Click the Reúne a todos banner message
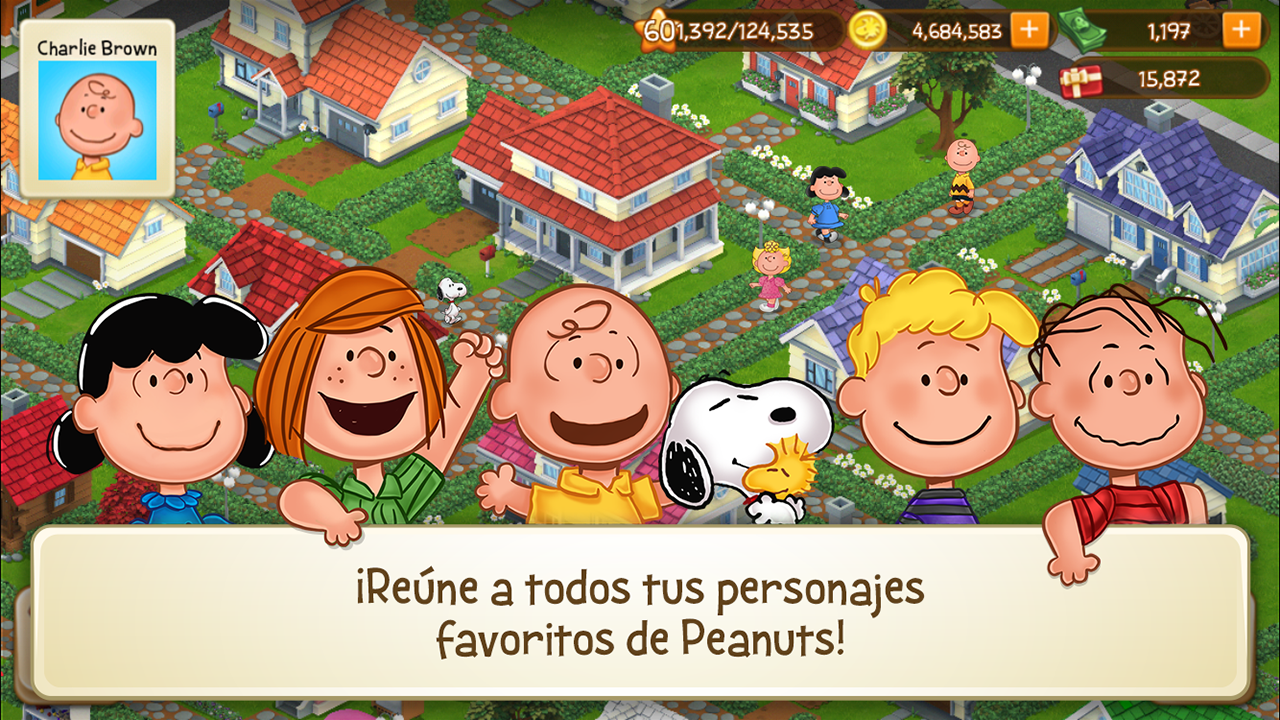Viewport: 1280px width, 720px height. (640, 610)
